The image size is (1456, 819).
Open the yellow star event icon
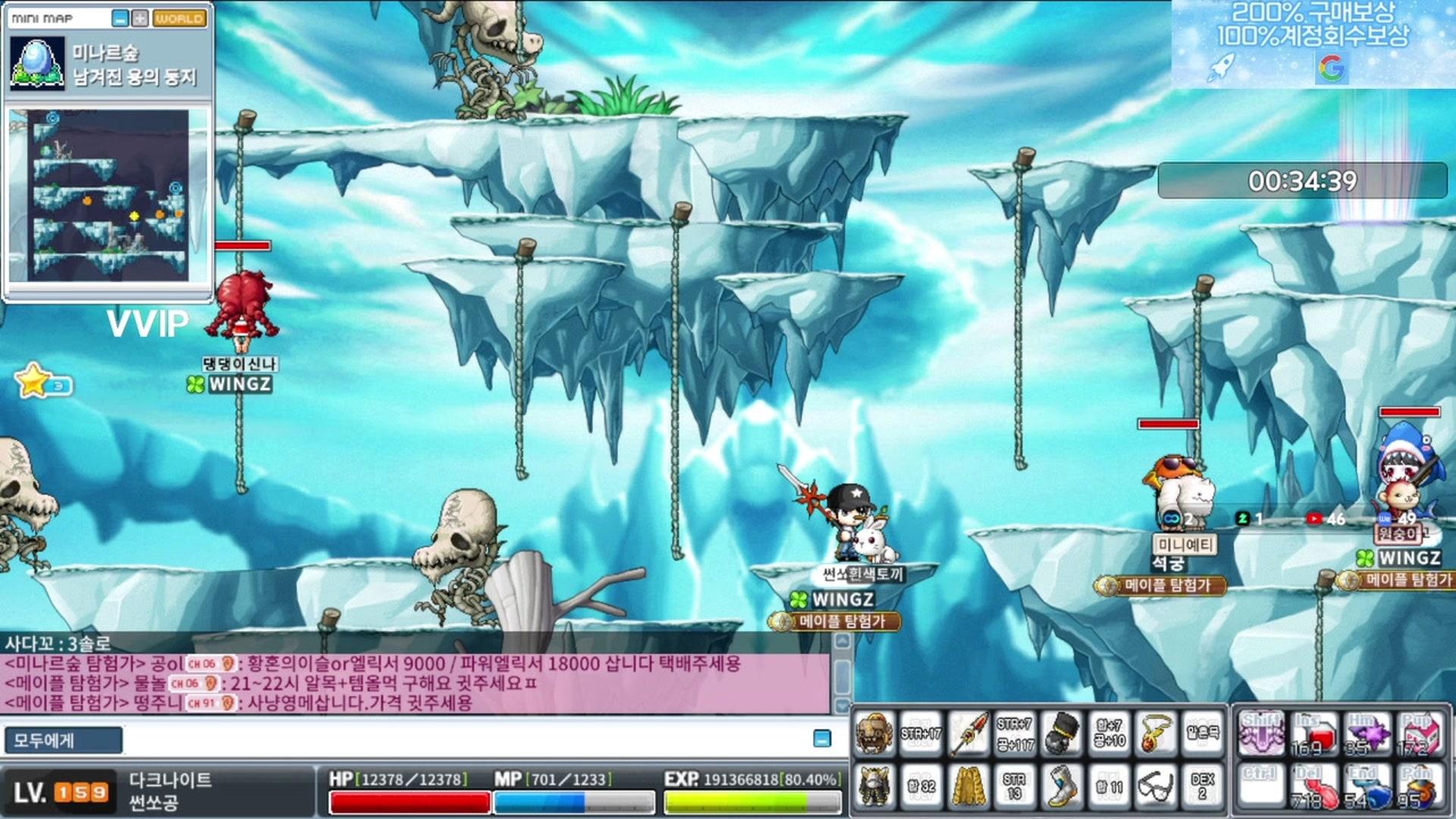(34, 381)
